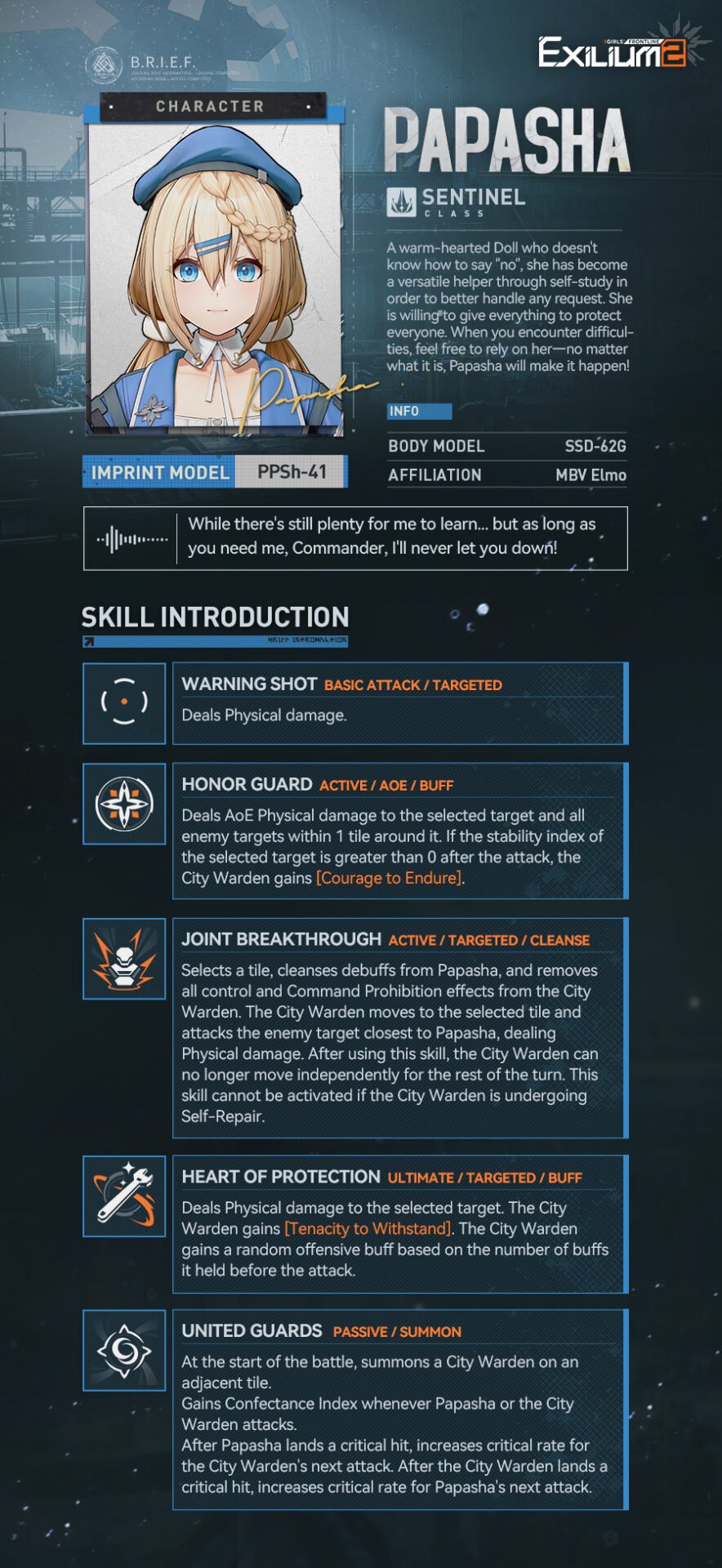Play the voice line waveform icon
Image resolution: width=722 pixels, height=1568 pixels.
(131, 539)
